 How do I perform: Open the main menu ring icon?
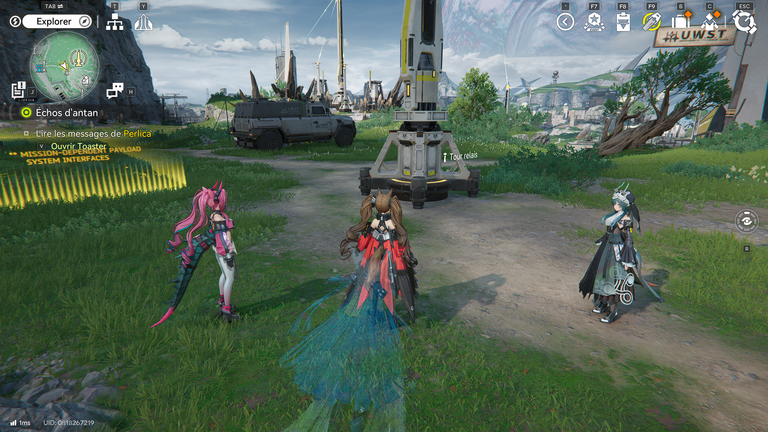[x=744, y=22]
